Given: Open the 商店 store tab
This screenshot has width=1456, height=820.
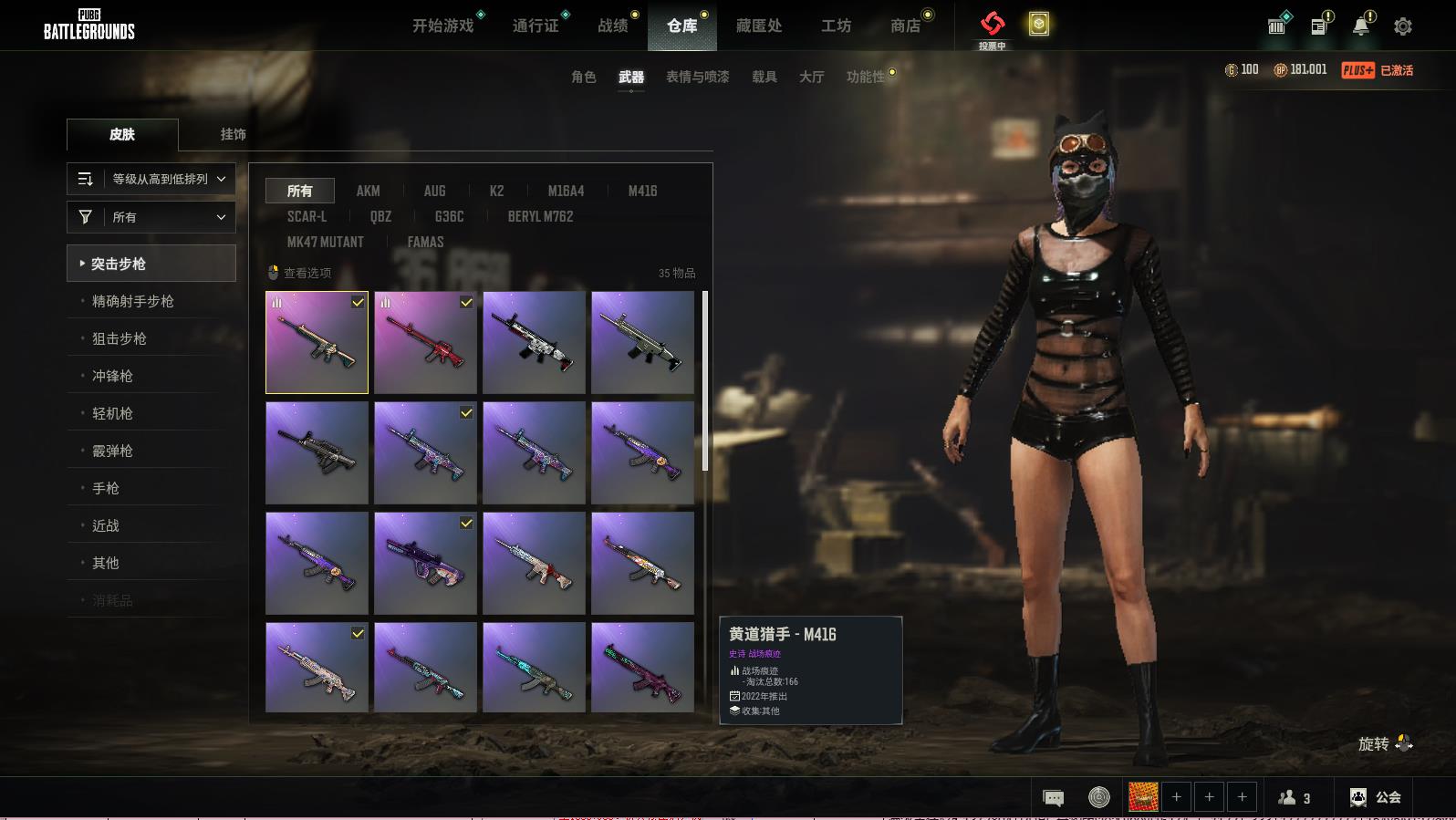Looking at the screenshot, I should click(905, 26).
